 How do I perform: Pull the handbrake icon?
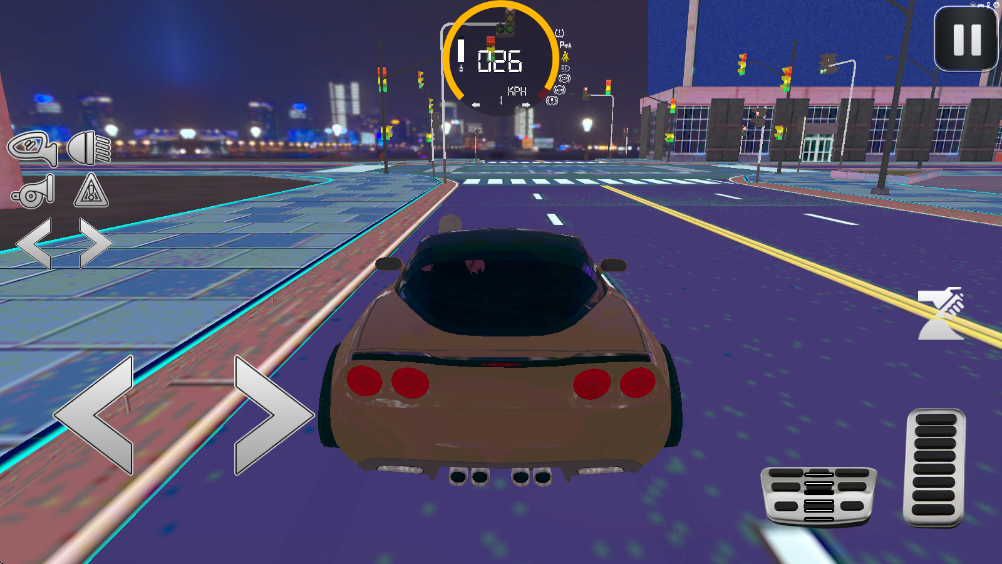point(941,314)
